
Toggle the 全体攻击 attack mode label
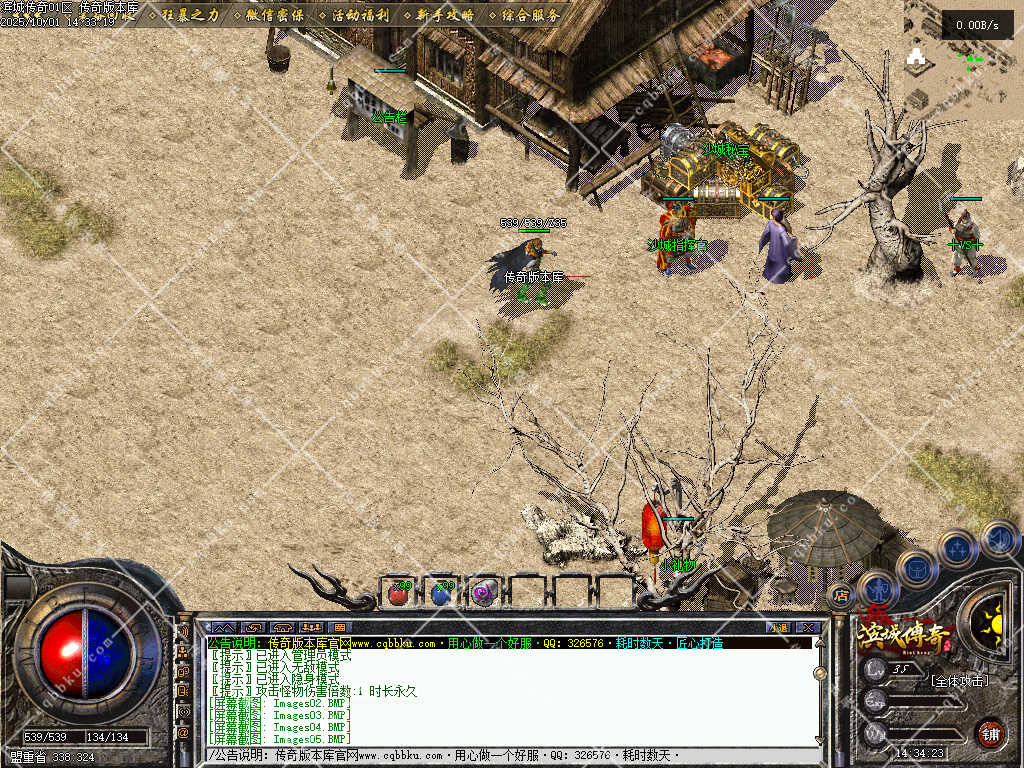point(958,681)
